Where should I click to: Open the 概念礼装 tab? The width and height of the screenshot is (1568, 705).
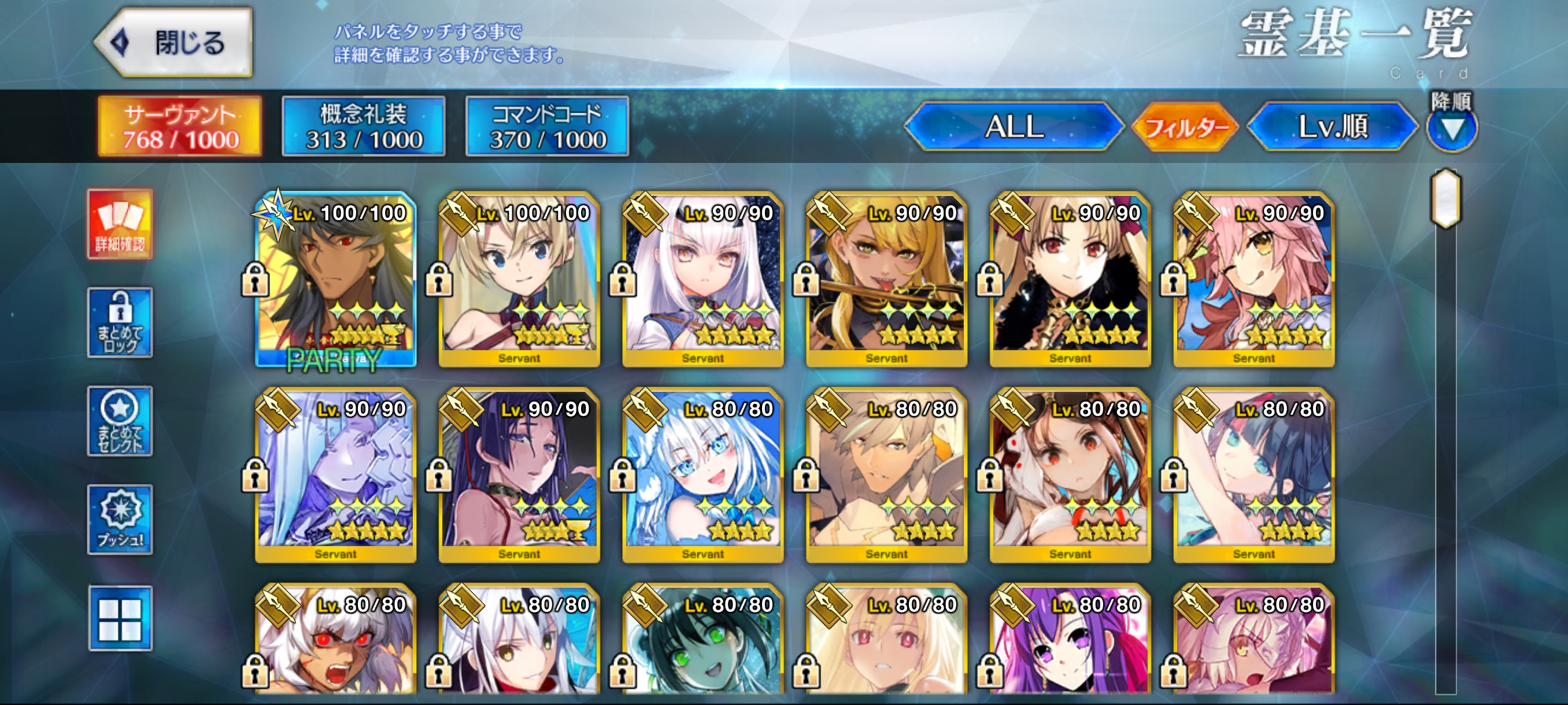[364, 127]
